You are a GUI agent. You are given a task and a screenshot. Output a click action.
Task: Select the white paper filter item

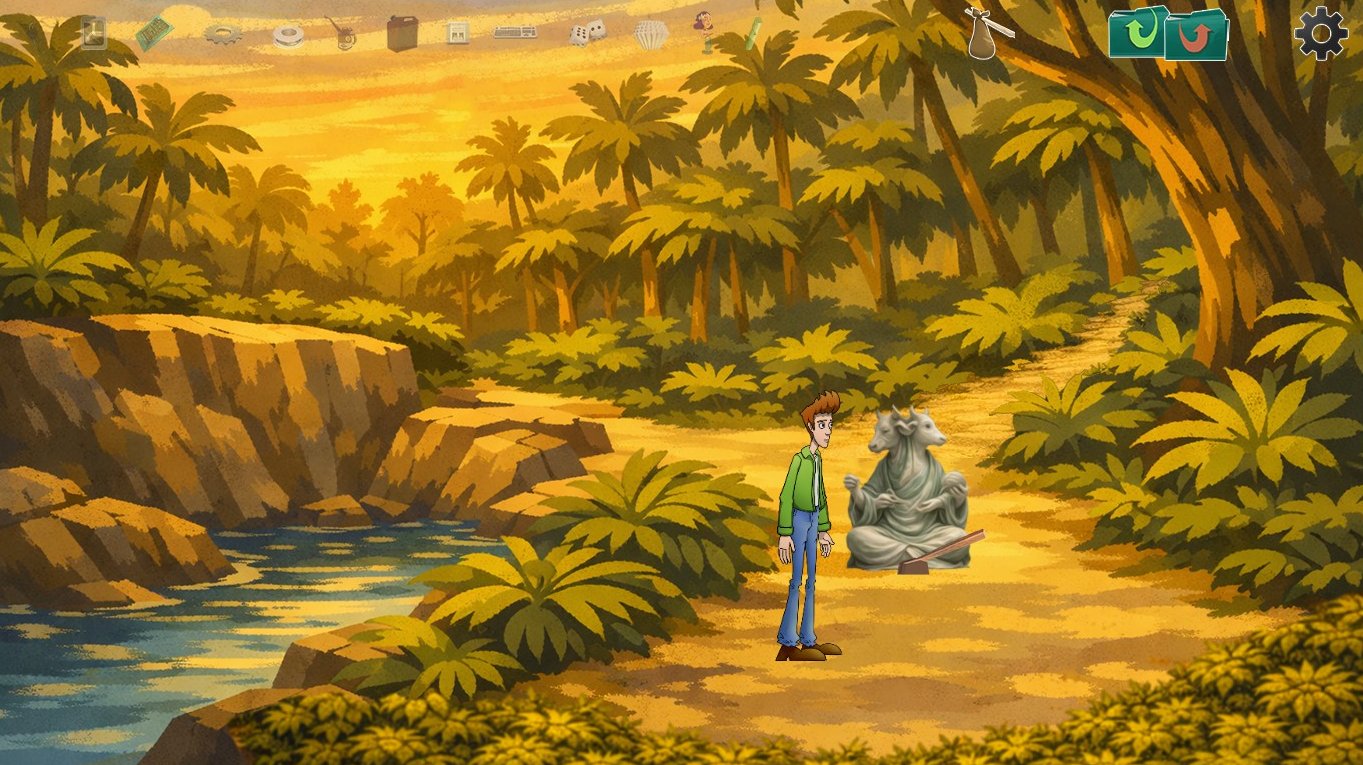(x=650, y=35)
